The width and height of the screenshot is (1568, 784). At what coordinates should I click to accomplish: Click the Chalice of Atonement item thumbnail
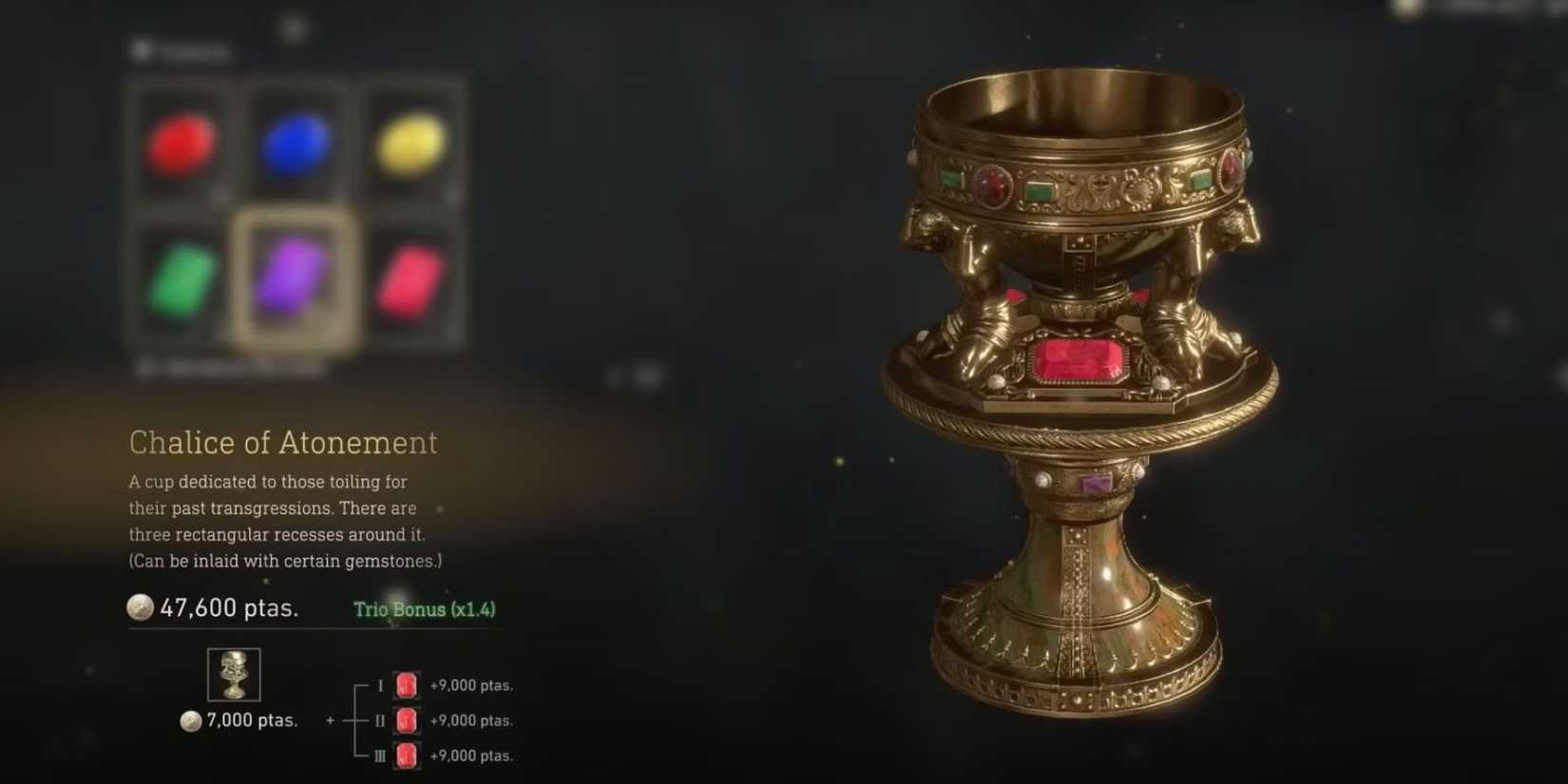[233, 675]
